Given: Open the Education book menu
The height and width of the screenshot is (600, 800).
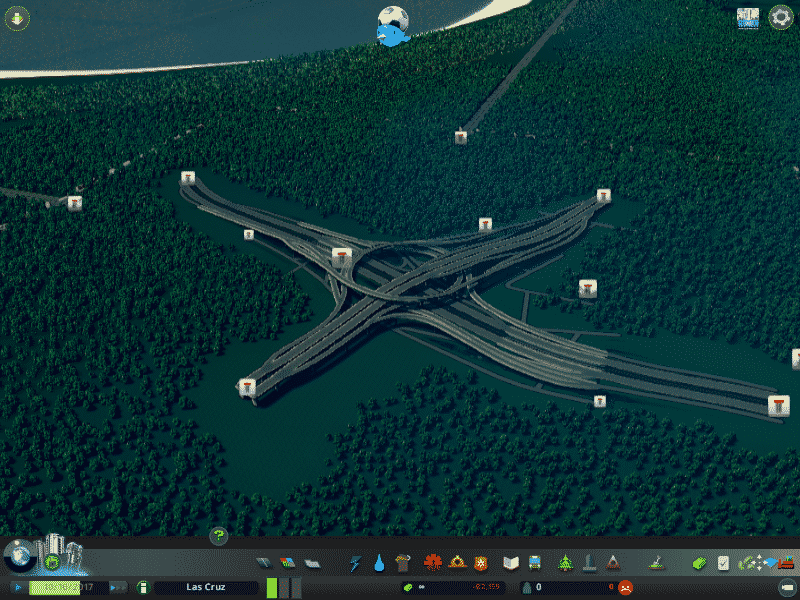Looking at the screenshot, I should pyautogui.click(x=511, y=563).
